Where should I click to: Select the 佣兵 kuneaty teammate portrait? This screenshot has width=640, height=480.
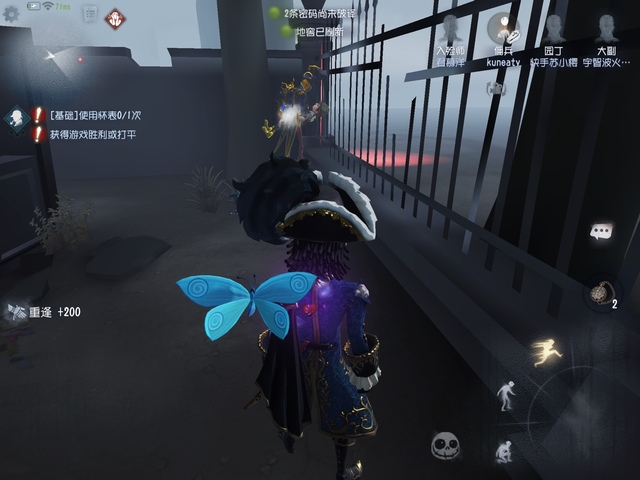coord(503,29)
